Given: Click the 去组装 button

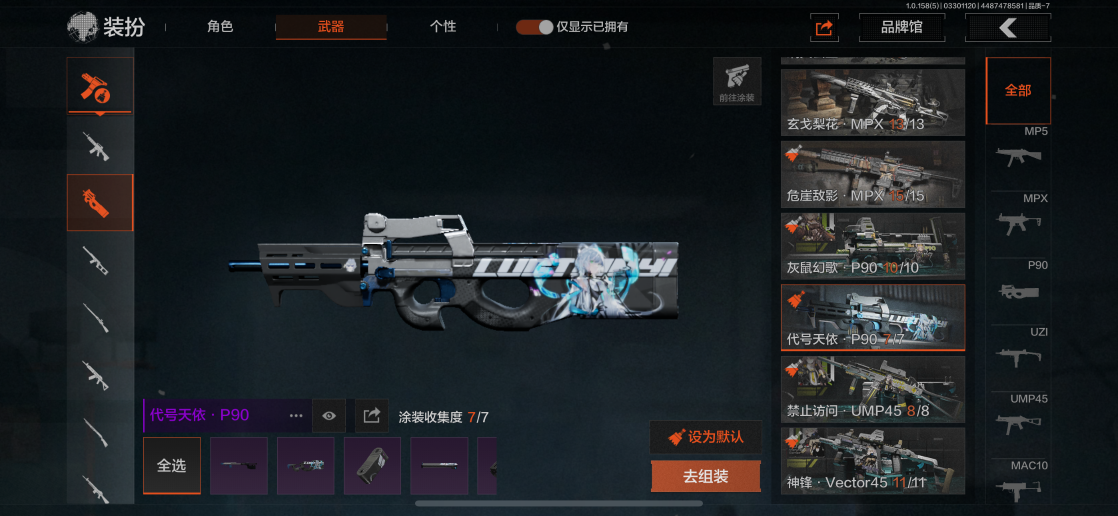Looking at the screenshot, I should click(705, 477).
